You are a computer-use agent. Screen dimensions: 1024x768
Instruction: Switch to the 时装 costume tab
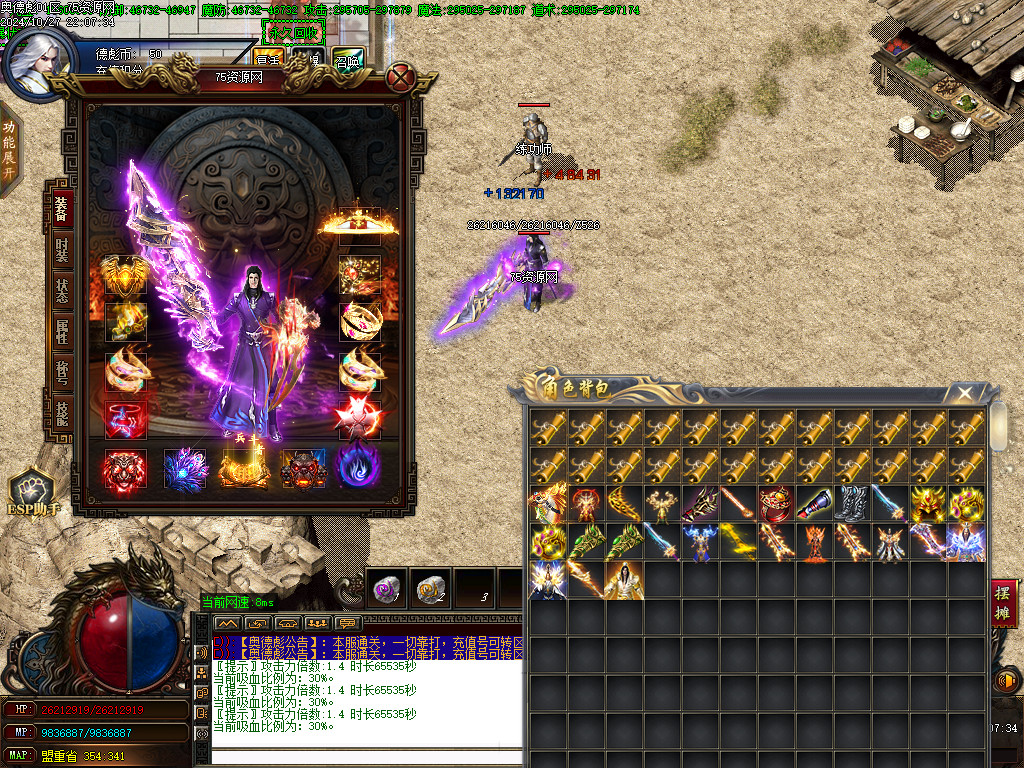(61, 250)
